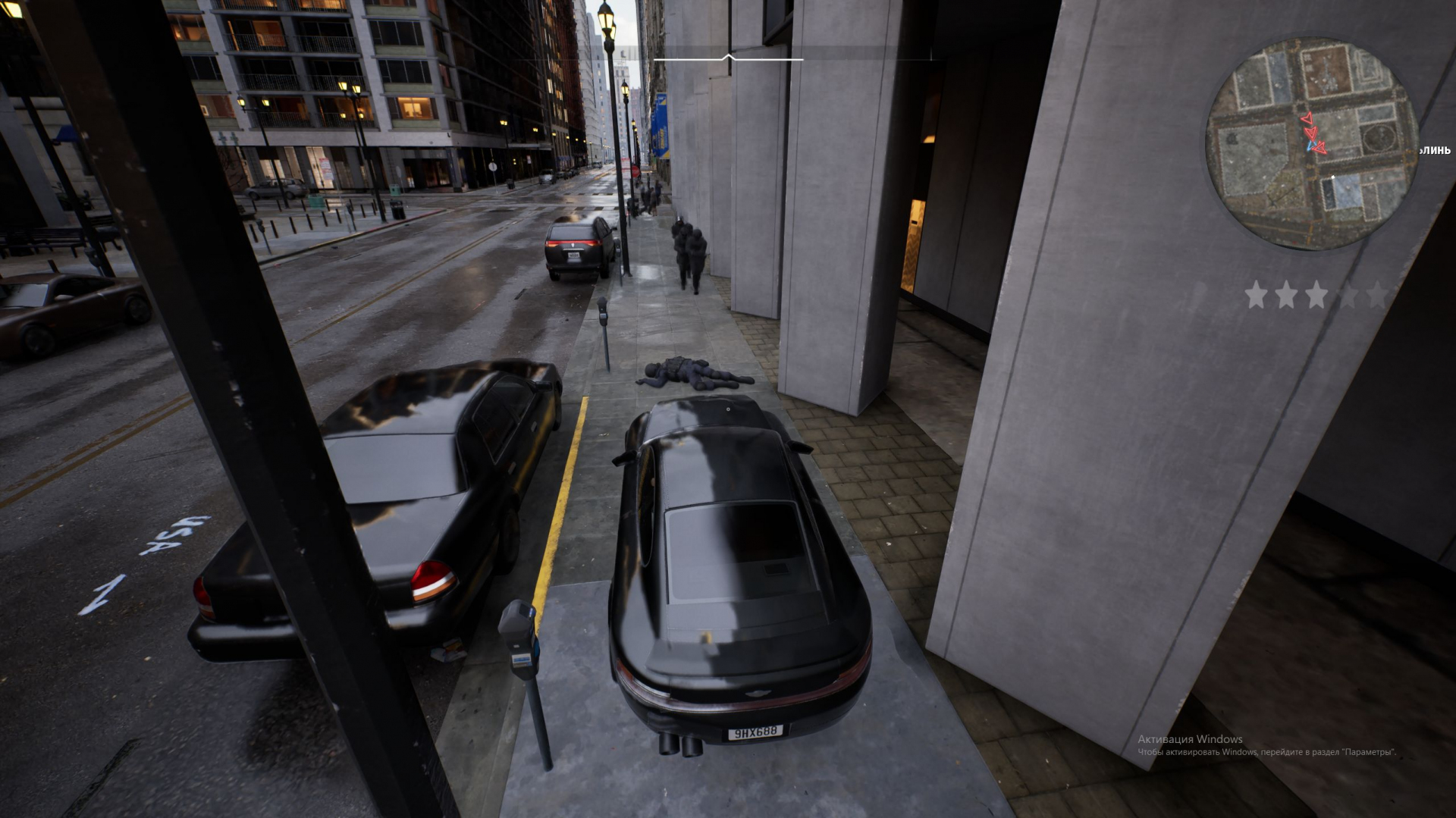Click the circular city minimap

tap(1311, 144)
